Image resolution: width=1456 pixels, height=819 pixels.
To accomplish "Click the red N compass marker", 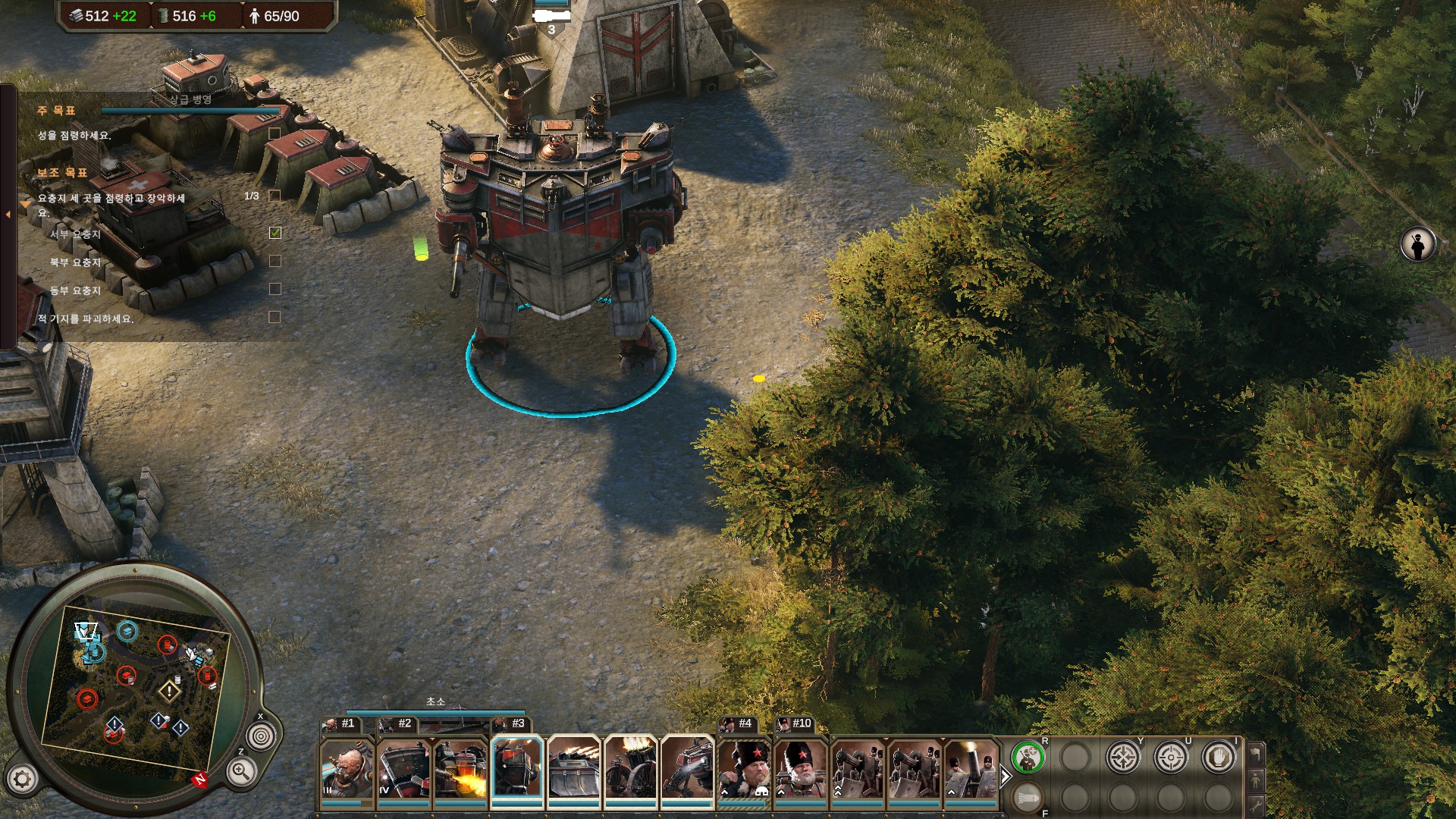I will (200, 780).
